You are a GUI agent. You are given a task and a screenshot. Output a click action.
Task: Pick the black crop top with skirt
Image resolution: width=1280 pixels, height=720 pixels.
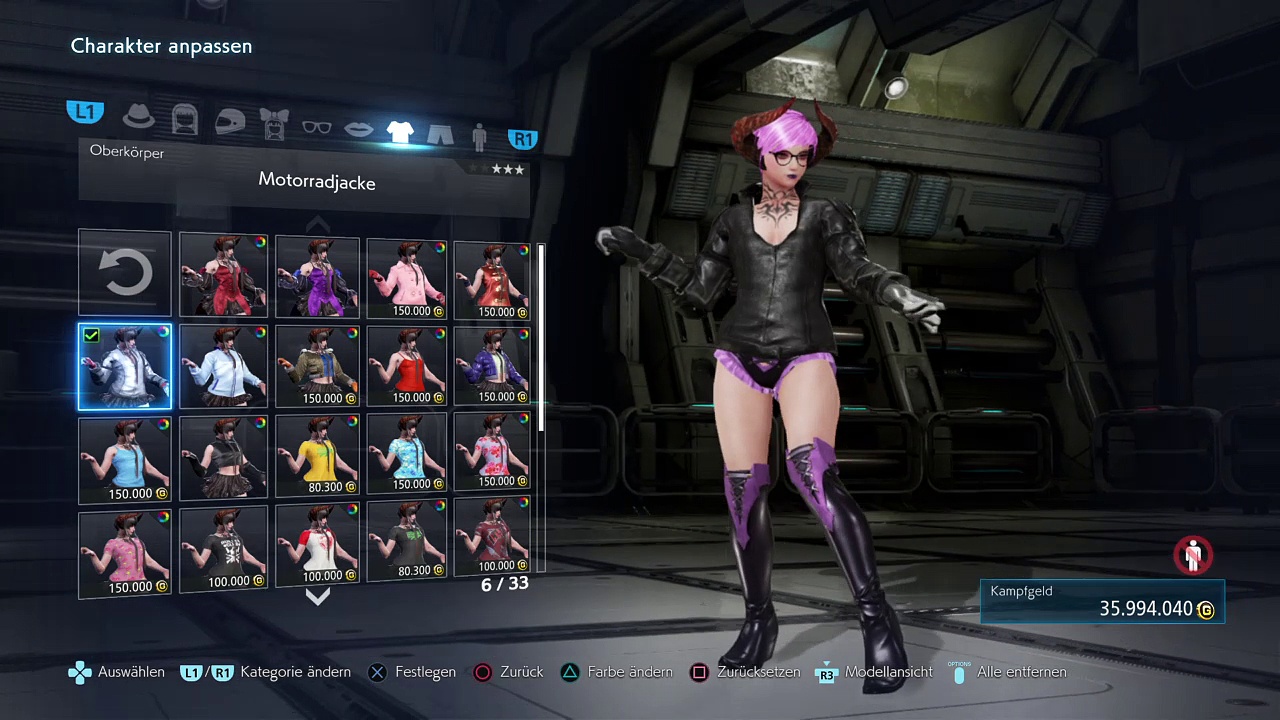coord(223,458)
